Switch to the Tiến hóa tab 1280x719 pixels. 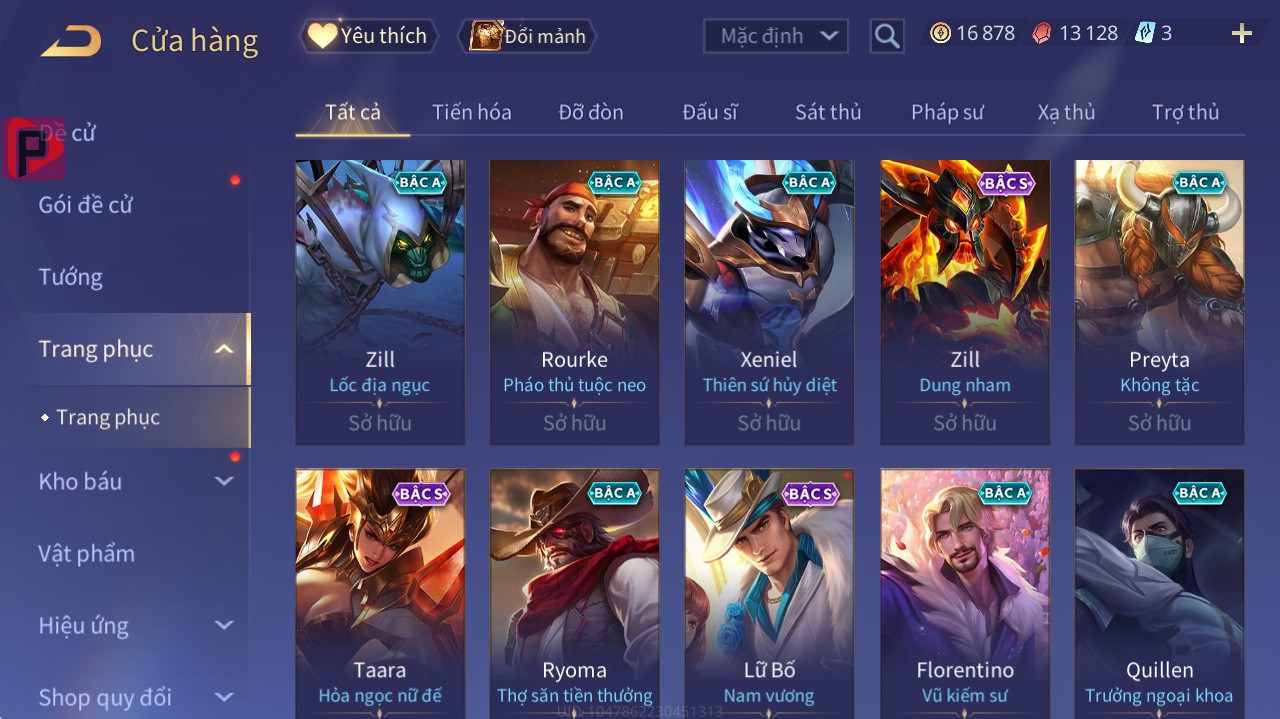(x=471, y=112)
